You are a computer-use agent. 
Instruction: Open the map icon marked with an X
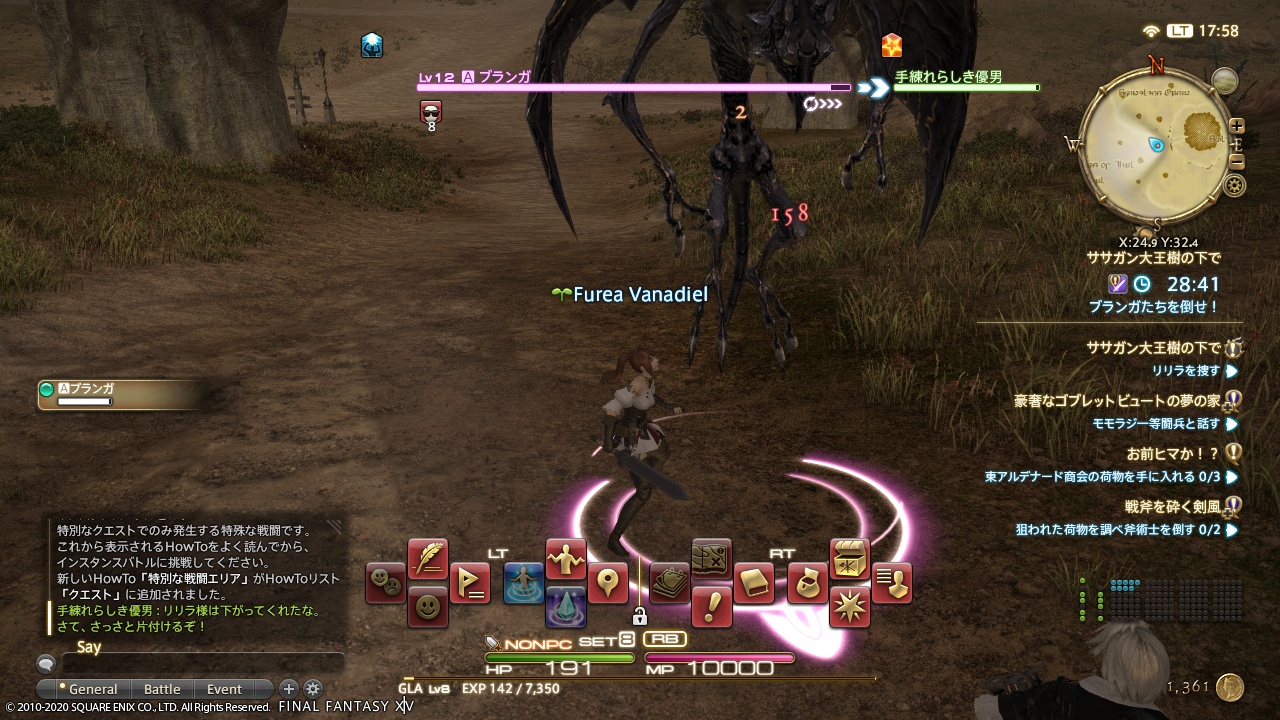pos(710,559)
